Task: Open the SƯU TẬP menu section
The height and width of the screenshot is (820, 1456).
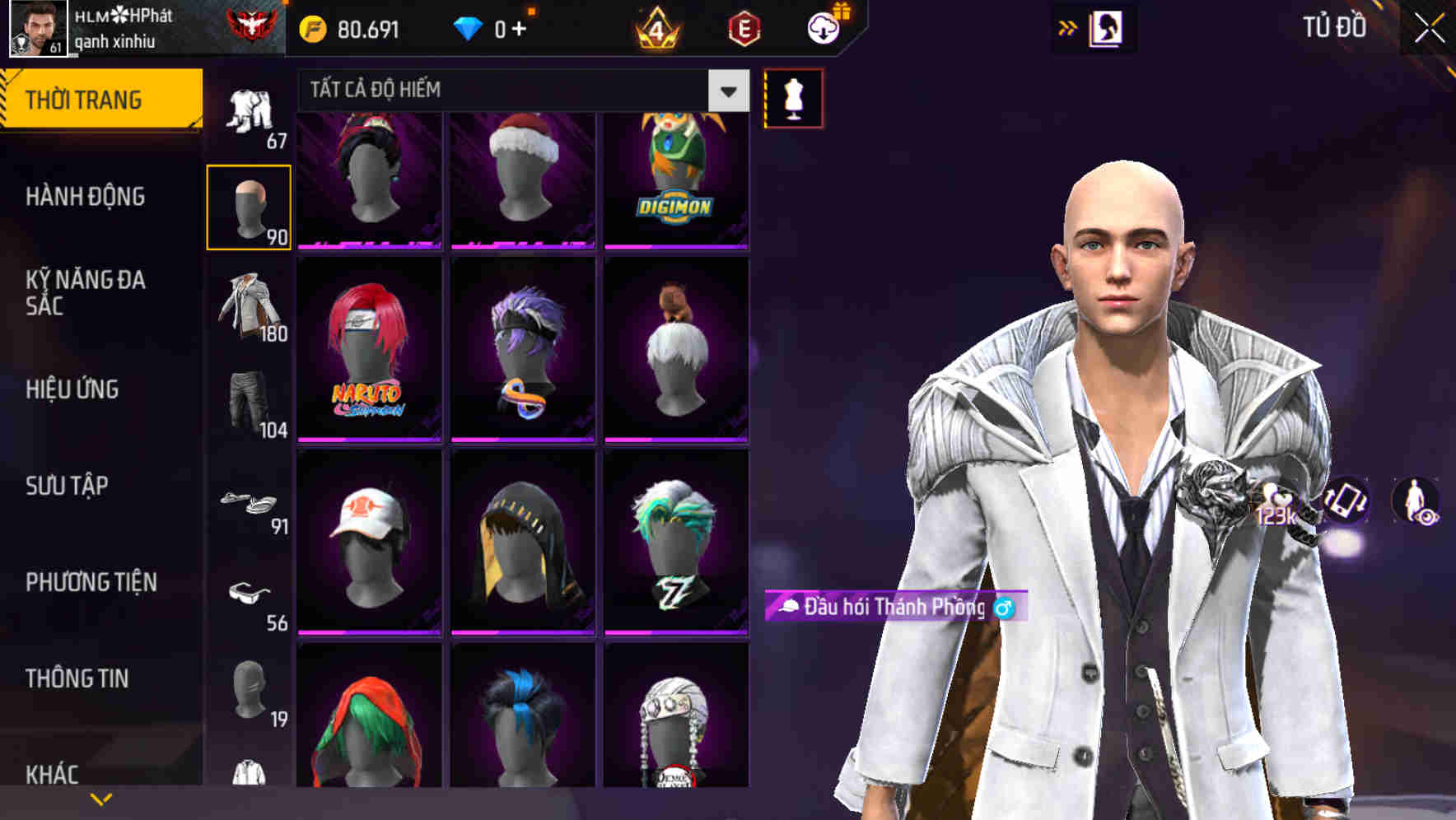Action: [x=66, y=487]
